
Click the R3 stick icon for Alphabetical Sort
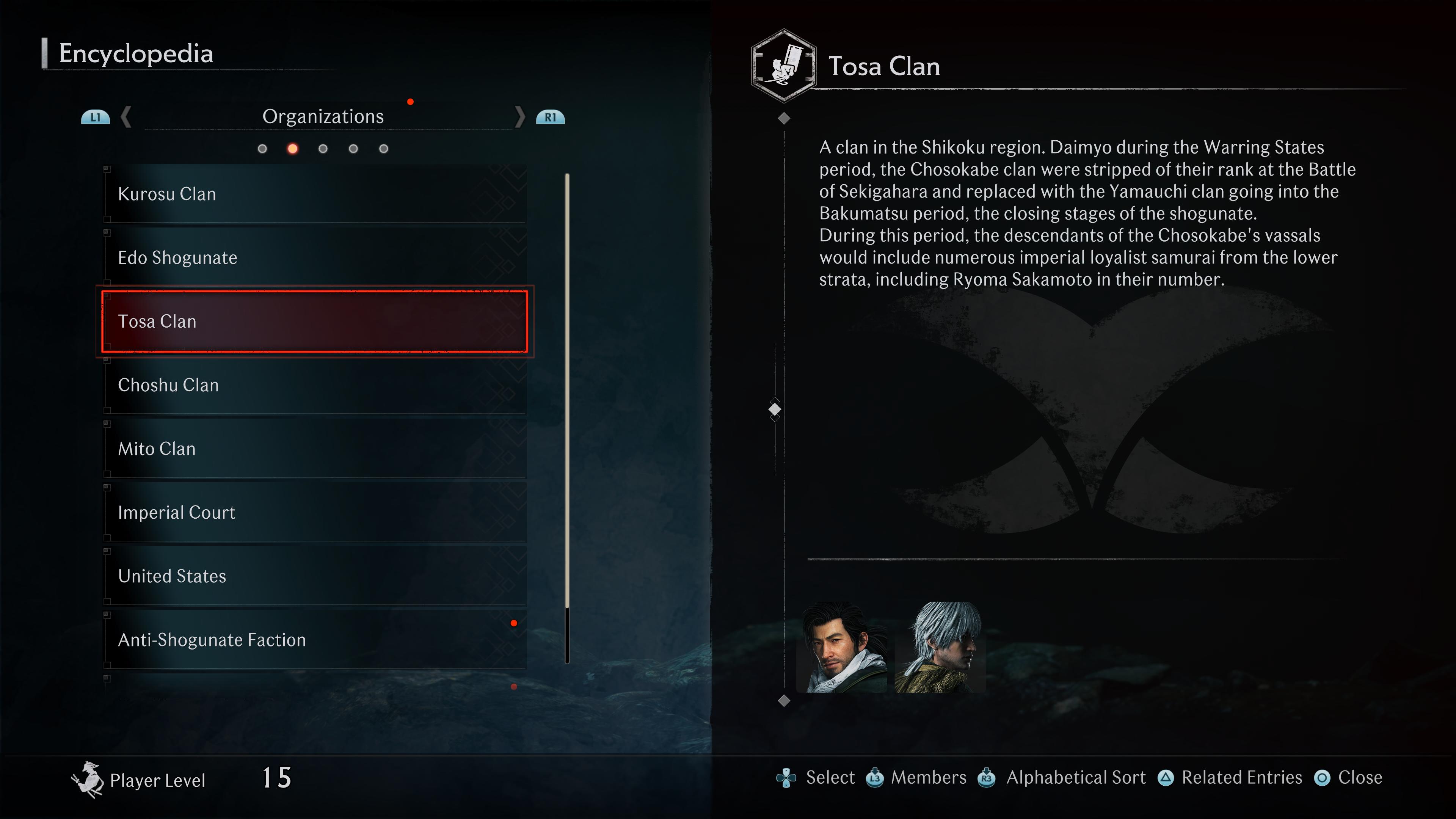coord(986,778)
